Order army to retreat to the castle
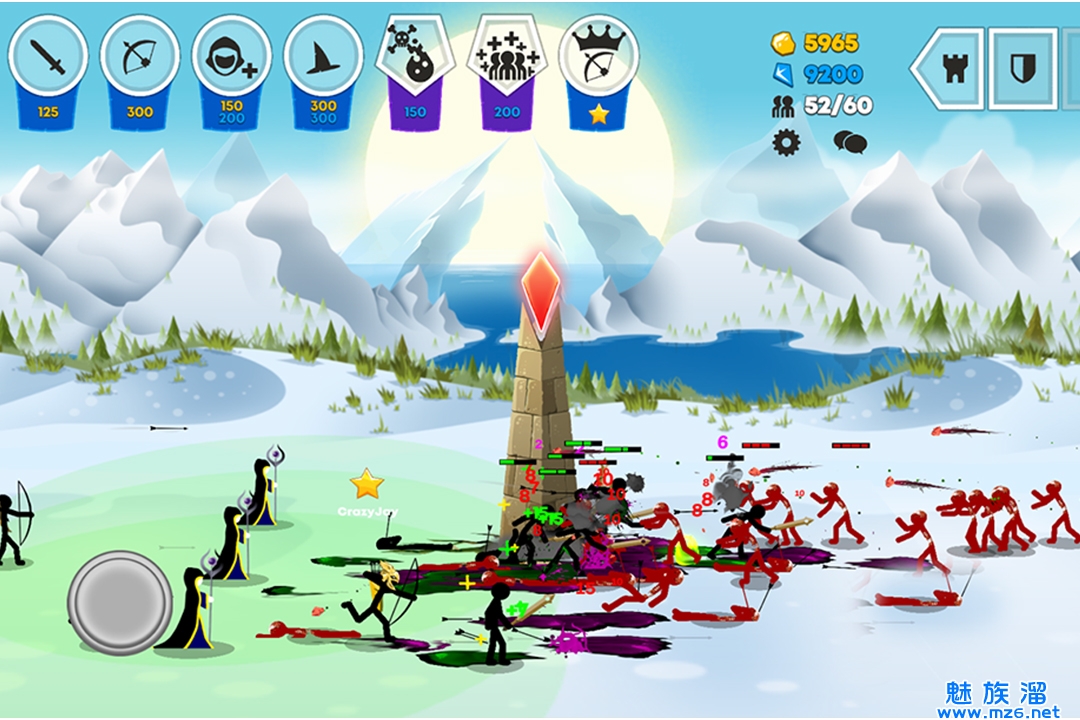 click(x=953, y=68)
